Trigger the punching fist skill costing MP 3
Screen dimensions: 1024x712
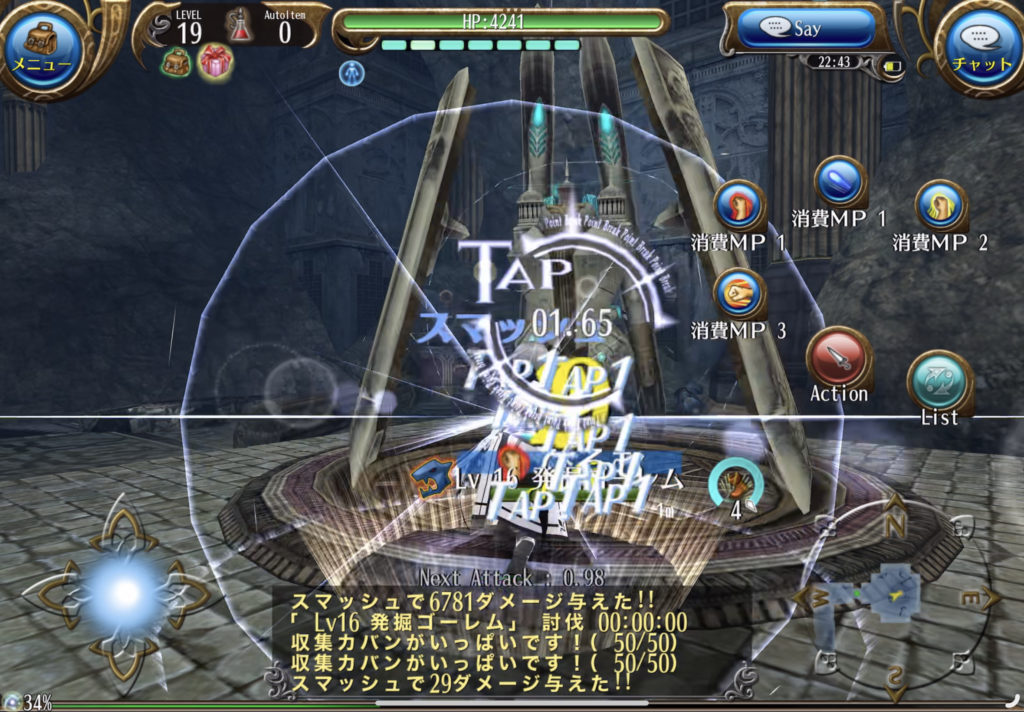[740, 294]
